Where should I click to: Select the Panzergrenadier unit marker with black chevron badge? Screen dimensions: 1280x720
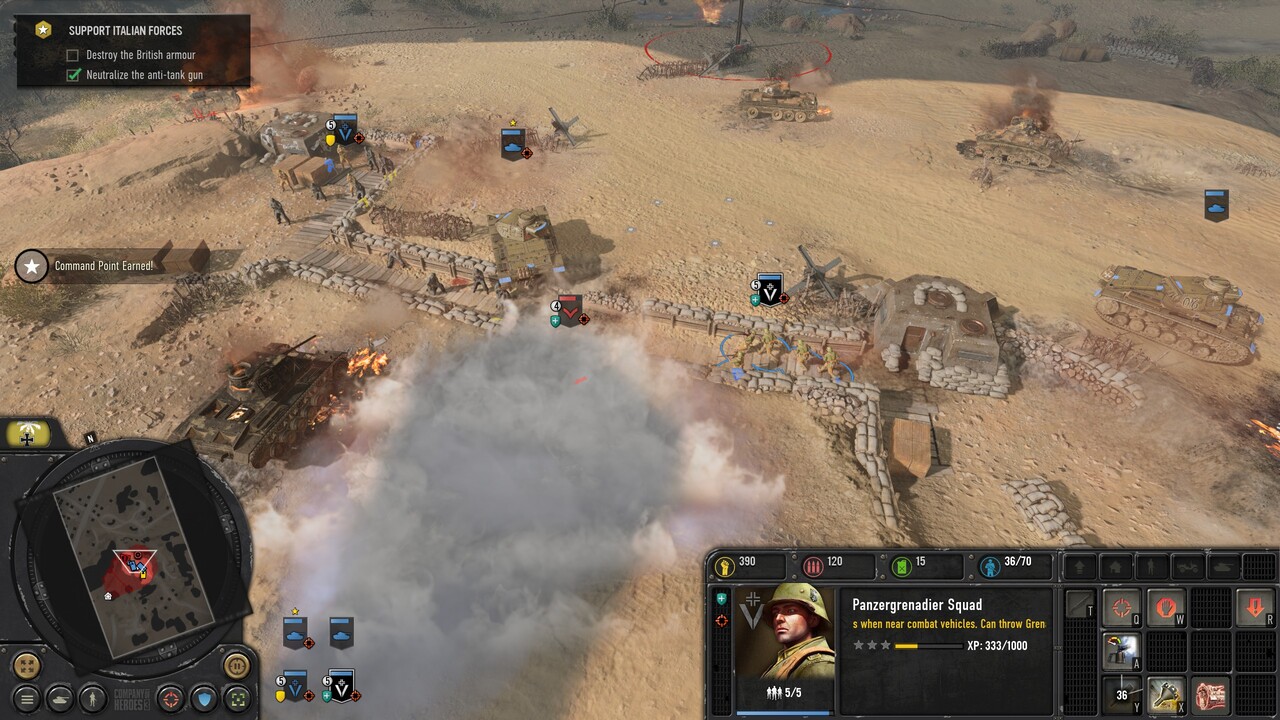click(769, 290)
